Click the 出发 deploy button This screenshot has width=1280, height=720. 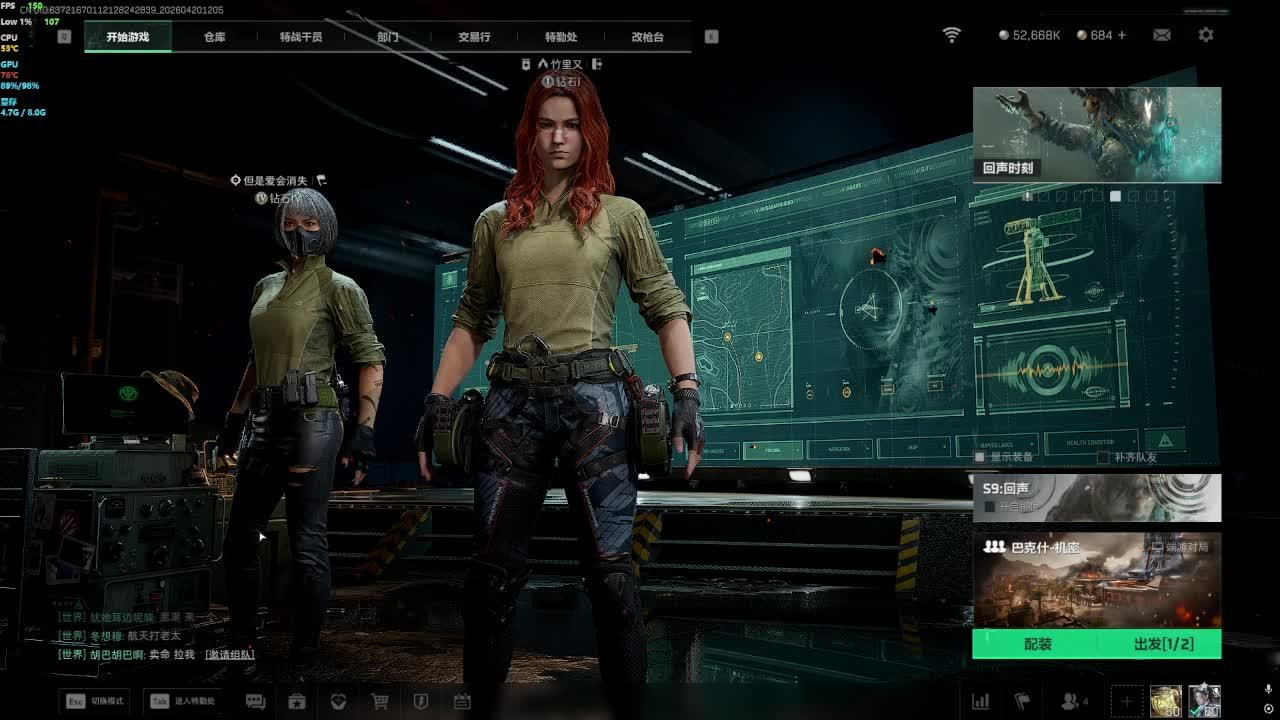(x=1163, y=644)
